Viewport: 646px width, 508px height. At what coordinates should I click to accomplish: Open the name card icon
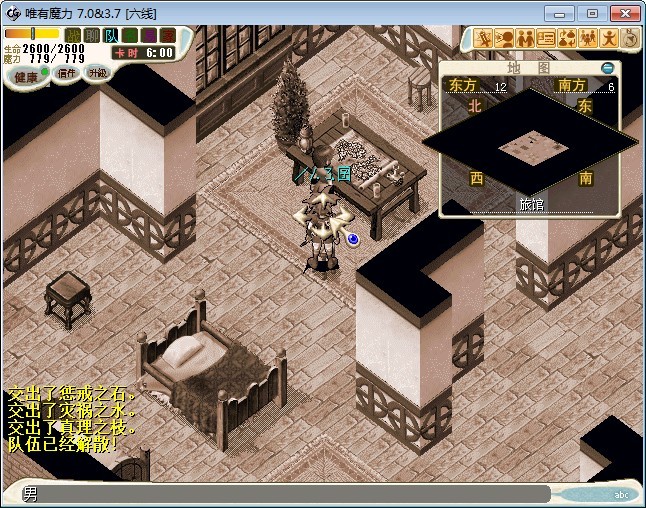point(546,39)
